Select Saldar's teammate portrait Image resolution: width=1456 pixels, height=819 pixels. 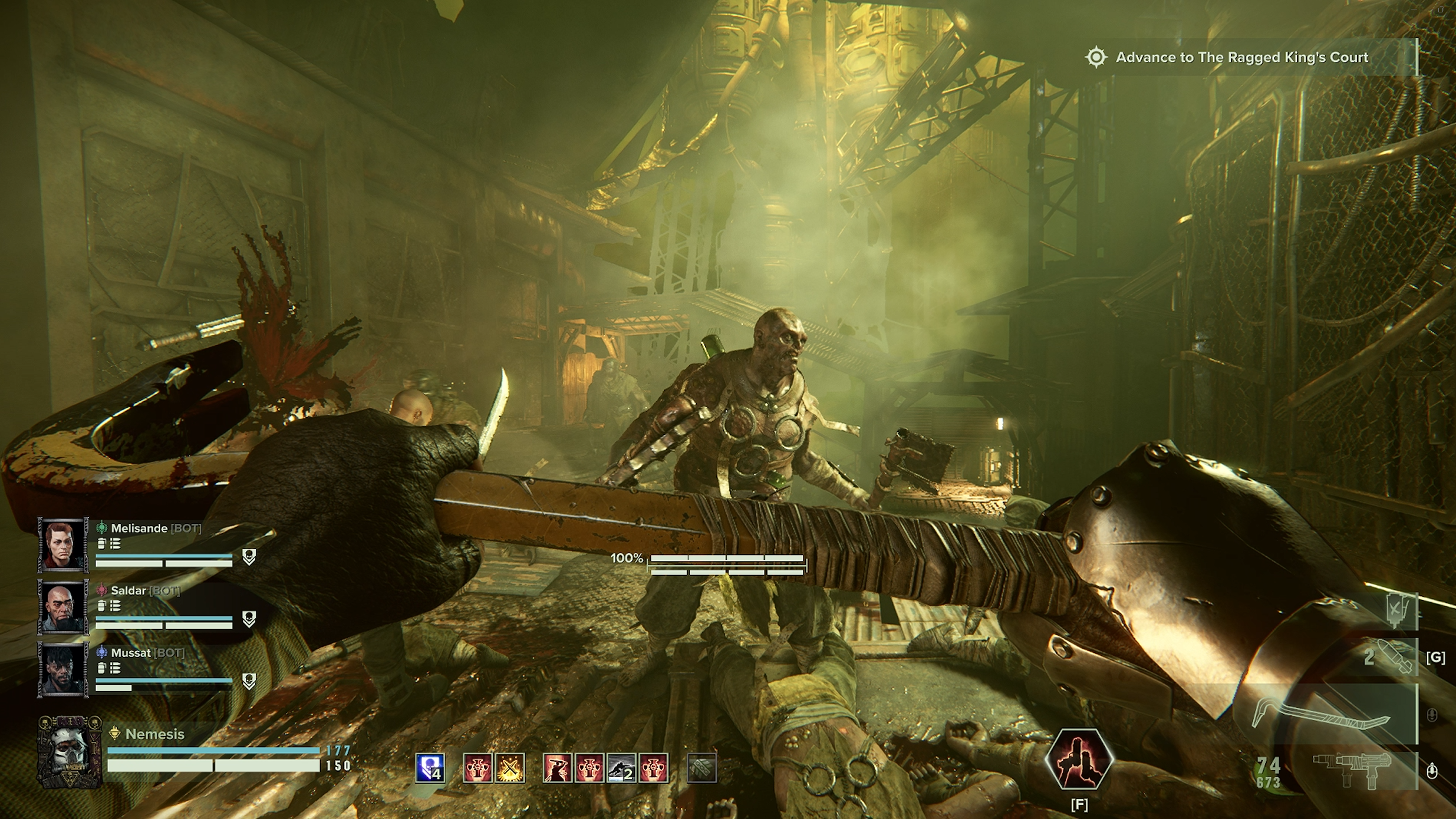click(63, 607)
